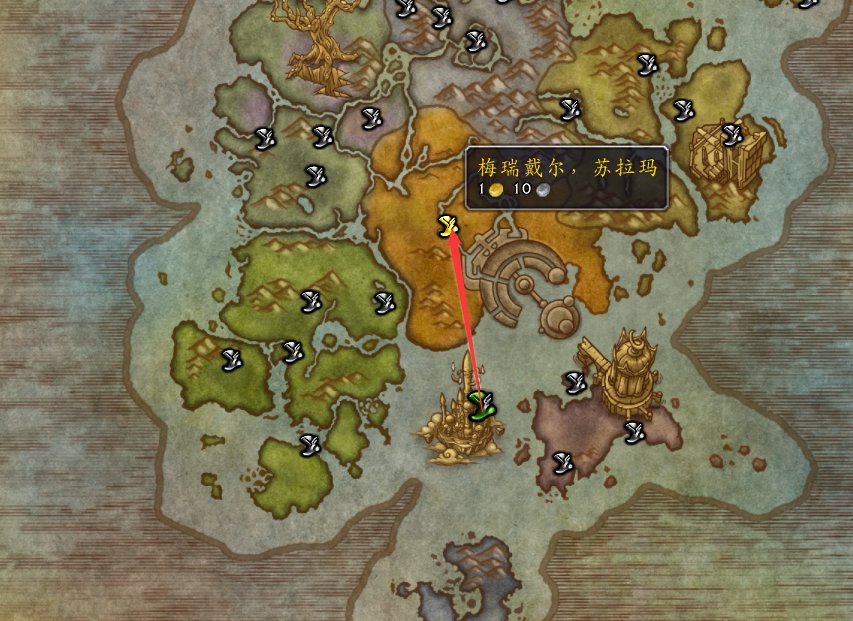
Task: Choose the flight point on the fortress island
Action: (x=732, y=133)
